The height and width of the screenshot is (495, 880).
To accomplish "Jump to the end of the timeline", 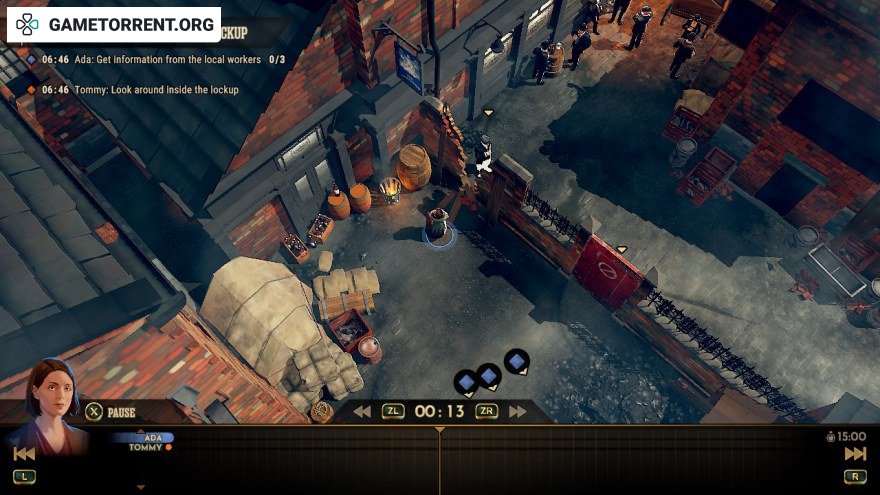I will coord(855,454).
